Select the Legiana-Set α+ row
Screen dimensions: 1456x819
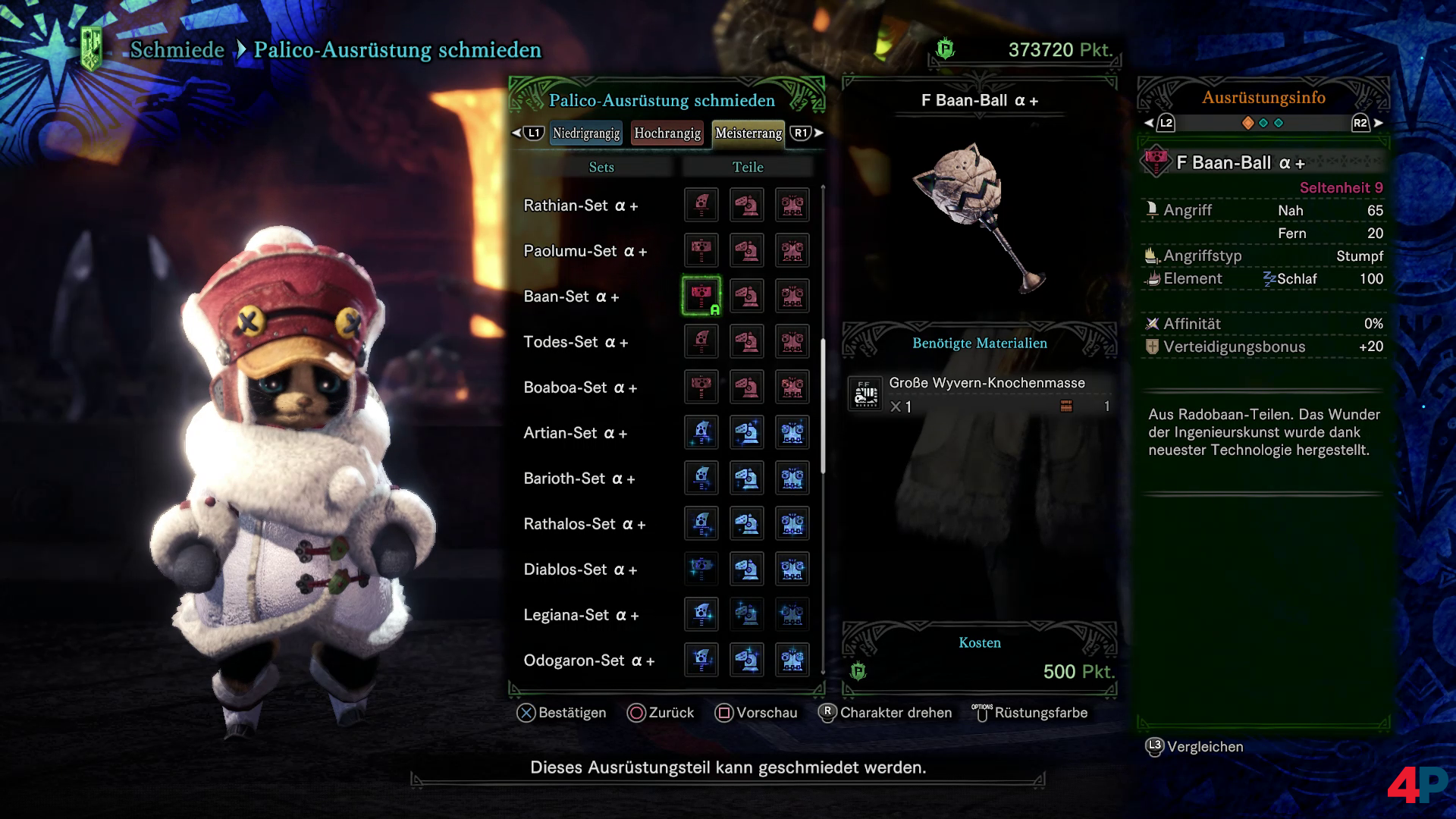581,615
